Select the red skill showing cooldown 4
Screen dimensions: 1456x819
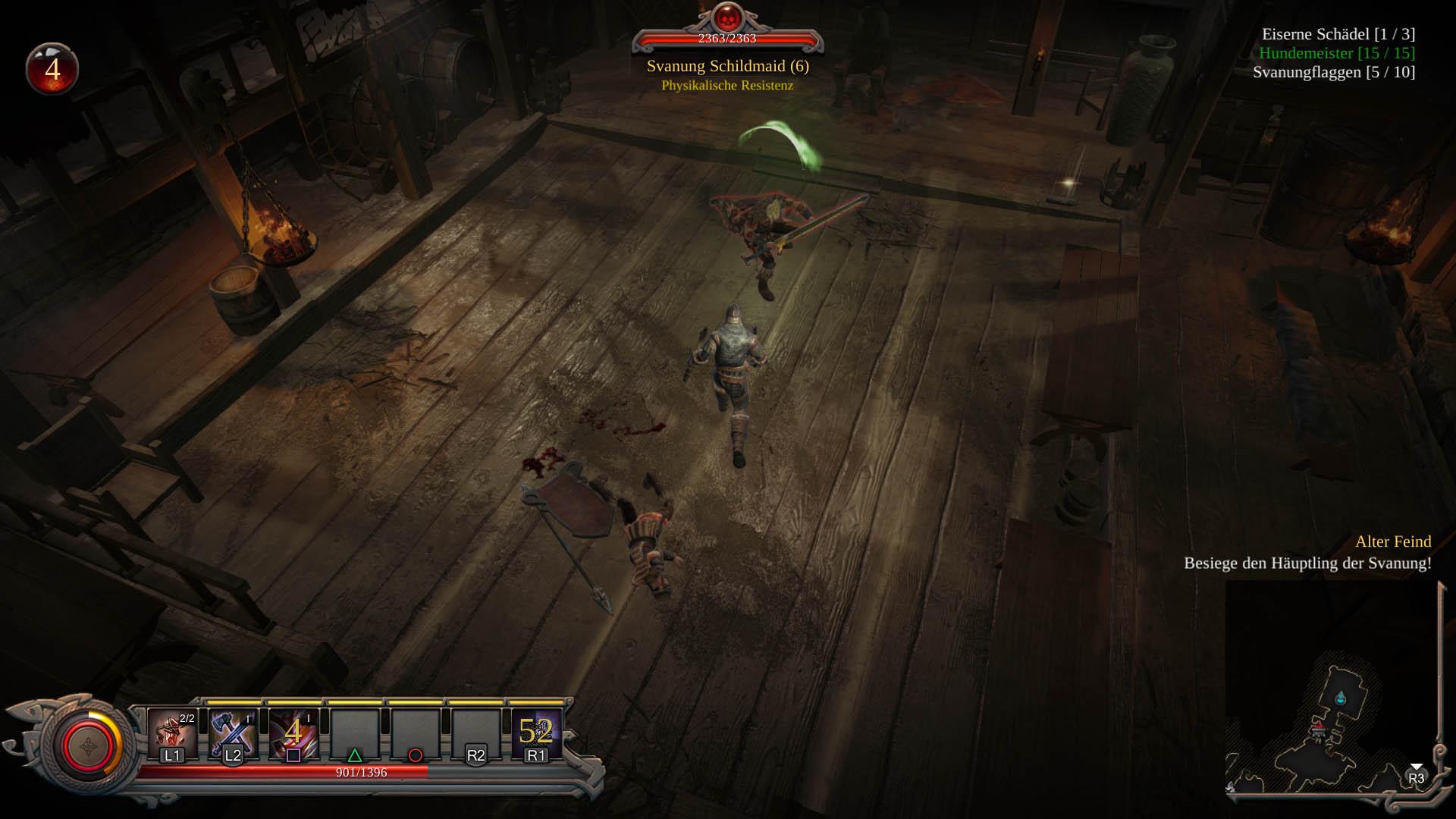tap(293, 733)
